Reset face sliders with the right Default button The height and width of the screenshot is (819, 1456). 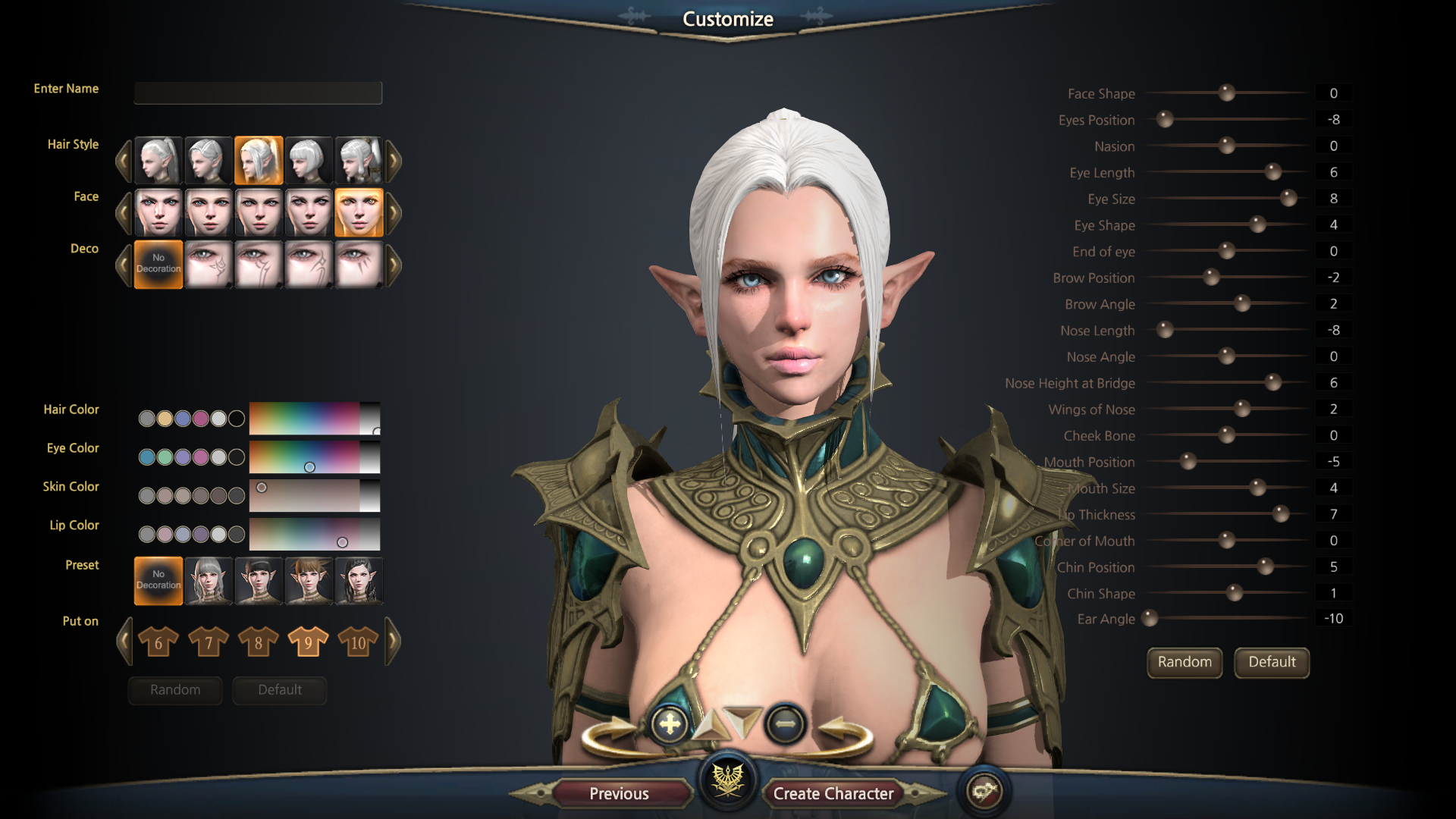coord(1272,662)
